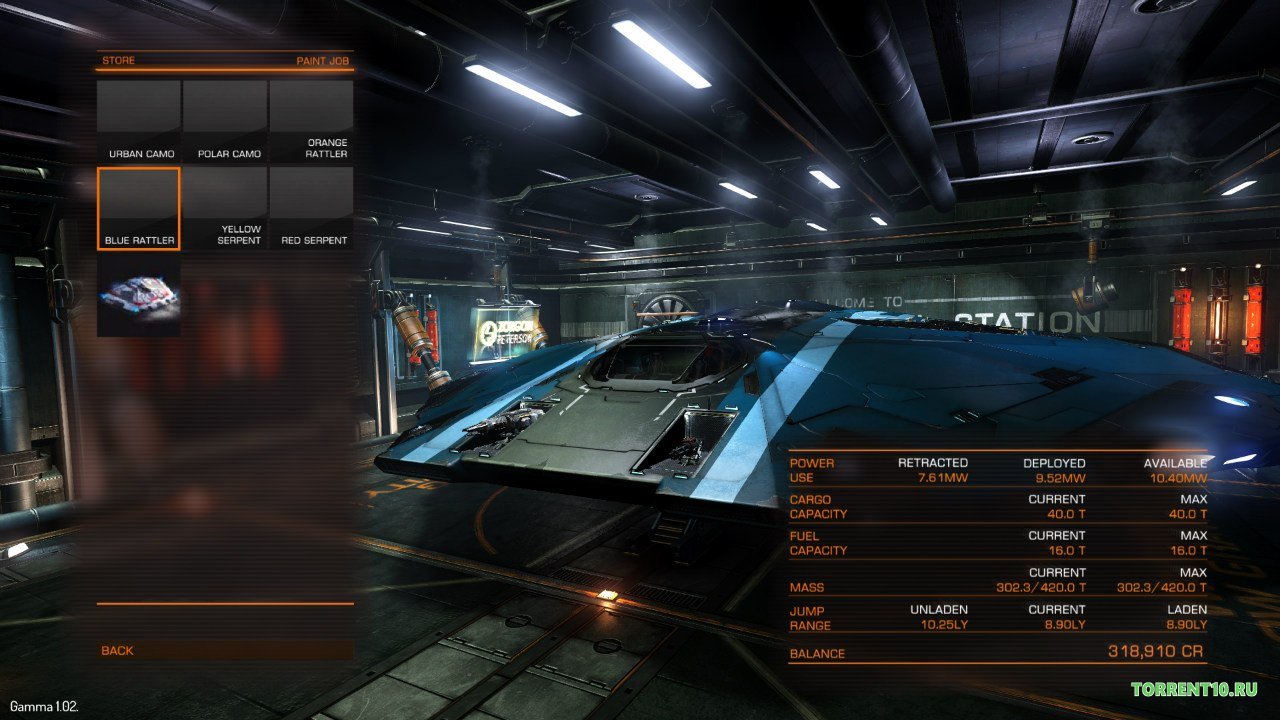This screenshot has height=720, width=1280.
Task: Pick the Orange Rattler paint job
Action: coord(311,121)
